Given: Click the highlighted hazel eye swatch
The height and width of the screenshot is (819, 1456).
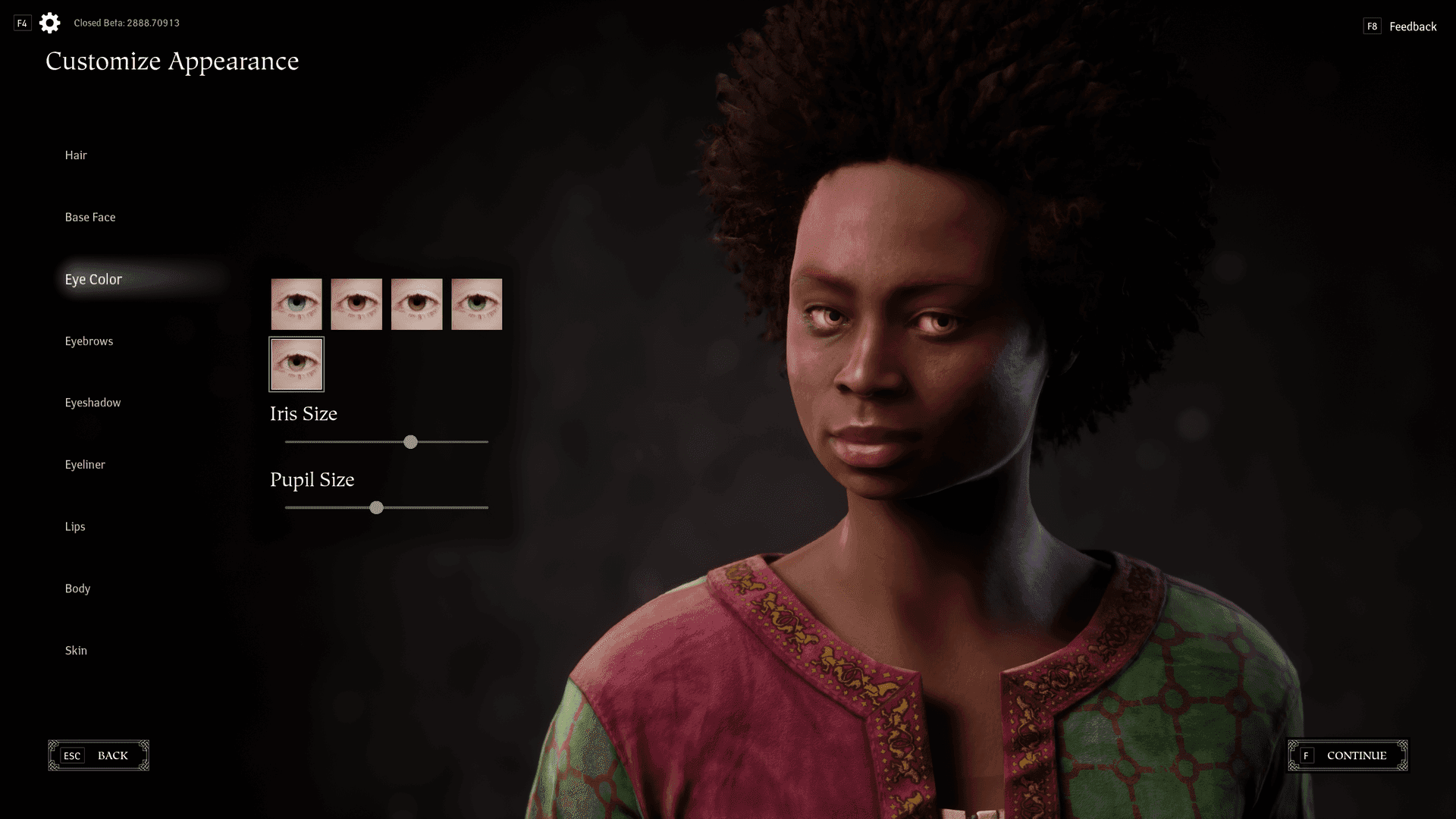Looking at the screenshot, I should [297, 364].
